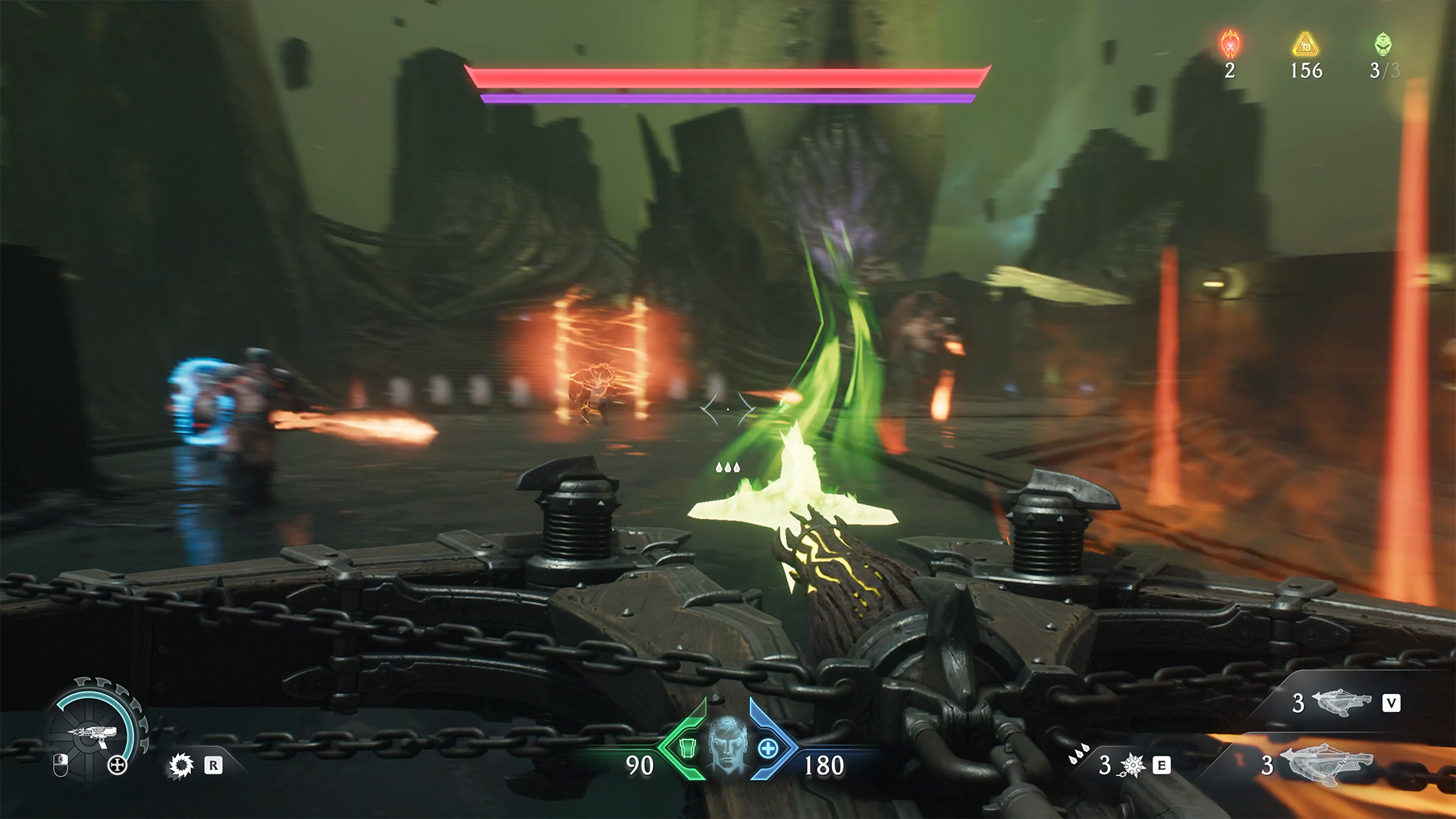Click the green Slayer helmet lives icon

coord(1383,44)
